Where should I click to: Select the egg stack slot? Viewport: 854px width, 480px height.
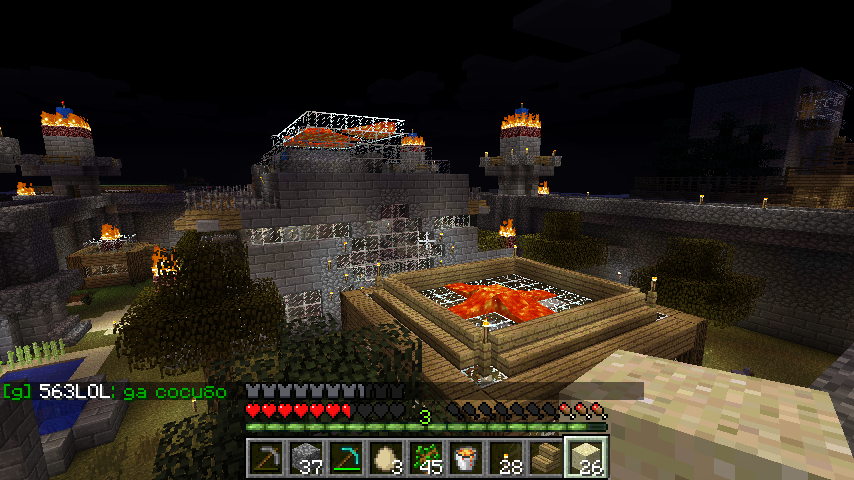pos(386,459)
